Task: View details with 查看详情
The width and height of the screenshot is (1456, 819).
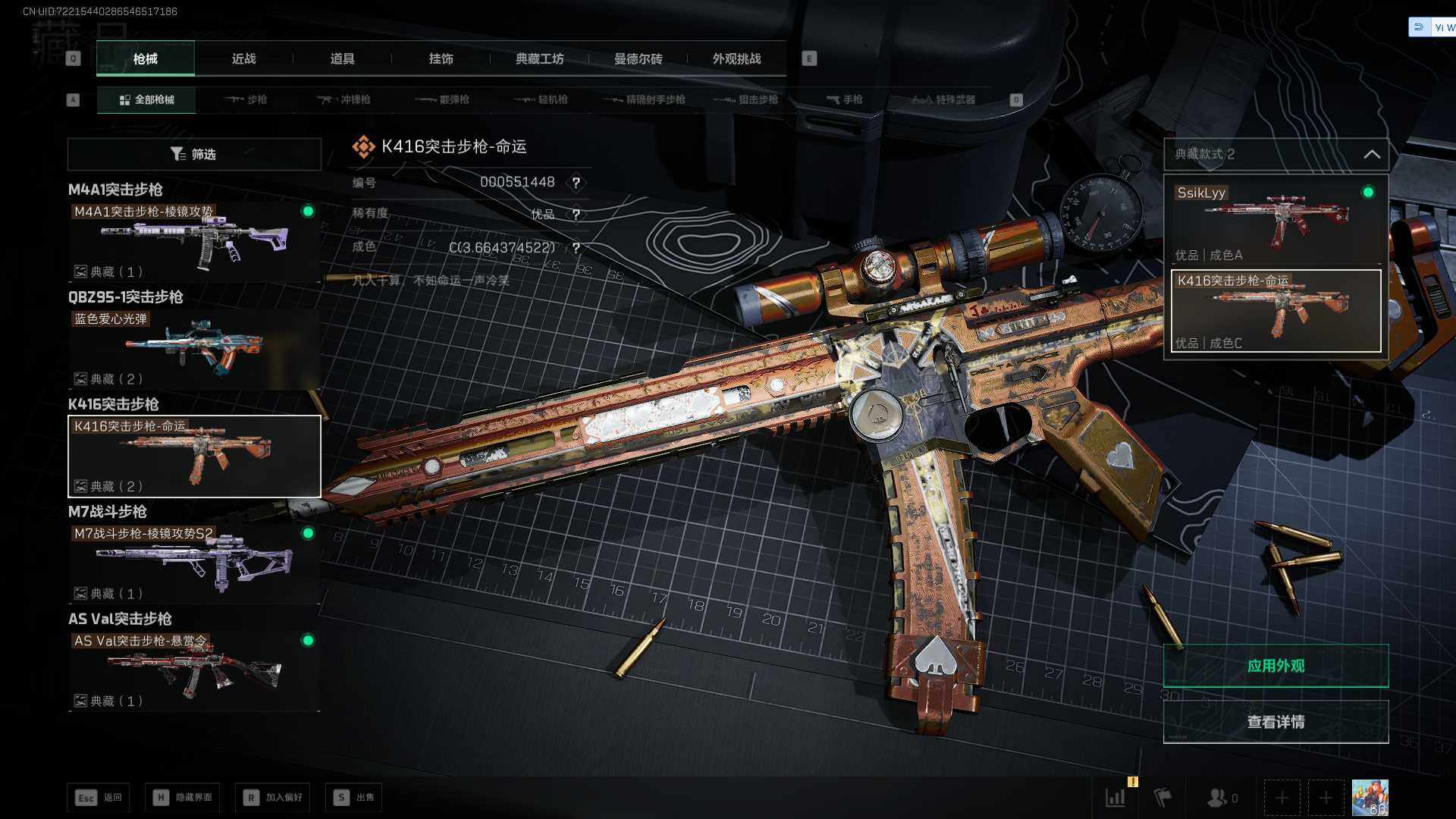Action: point(1276,722)
